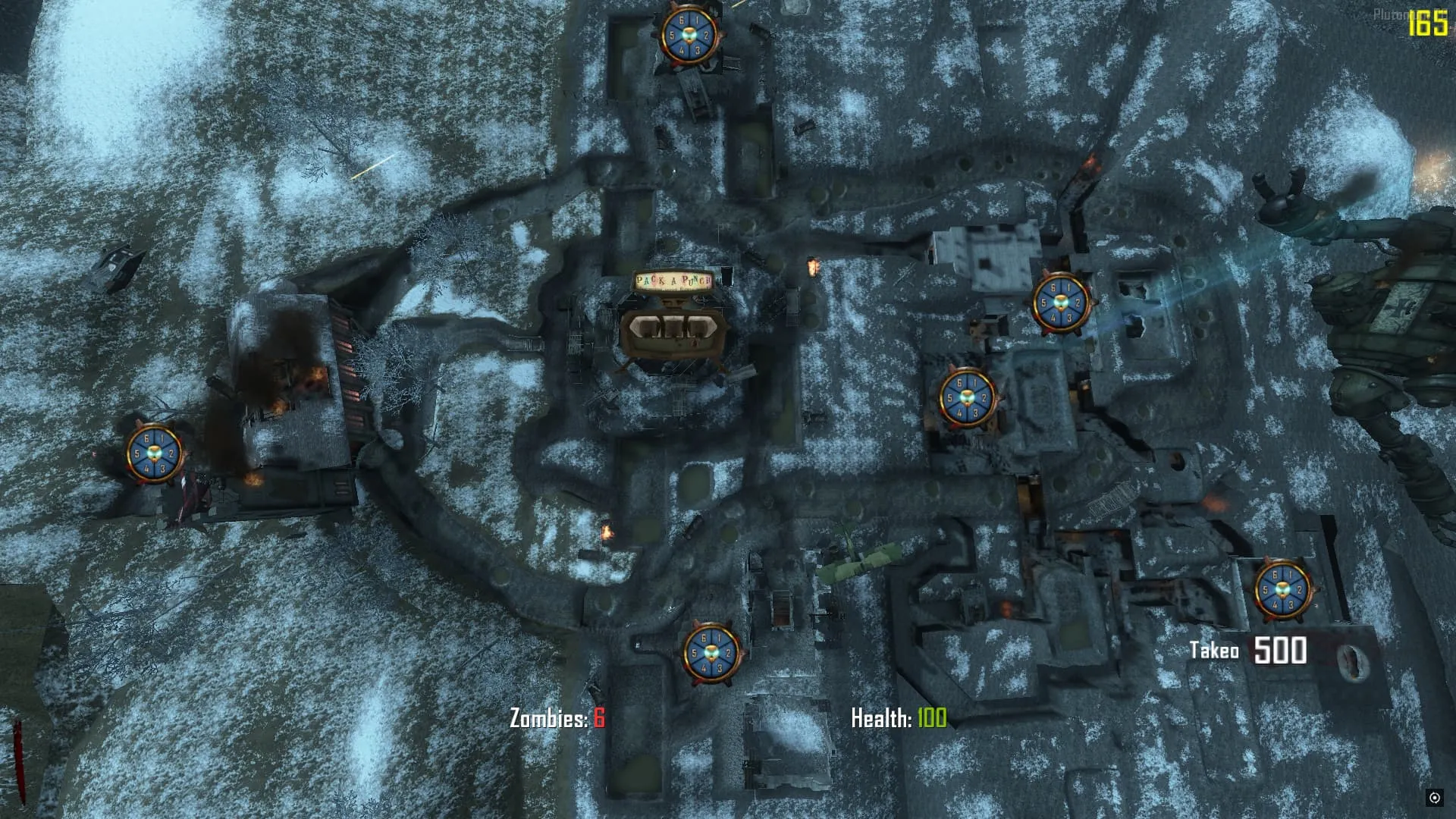Select the generator marker beside the burning church
This screenshot has height=819, width=1456.
[155, 453]
